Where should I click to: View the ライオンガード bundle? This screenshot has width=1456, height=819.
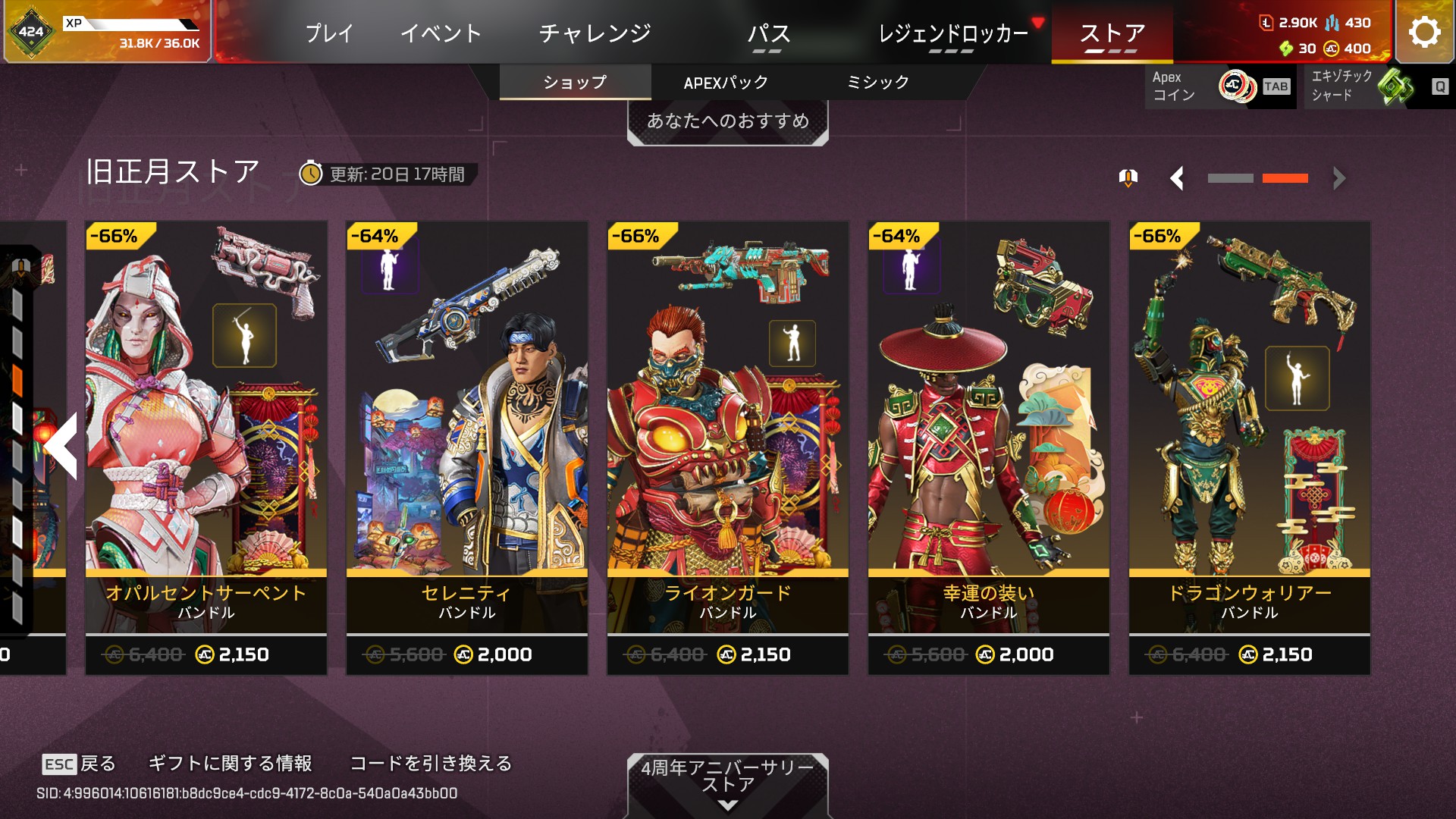point(727,447)
